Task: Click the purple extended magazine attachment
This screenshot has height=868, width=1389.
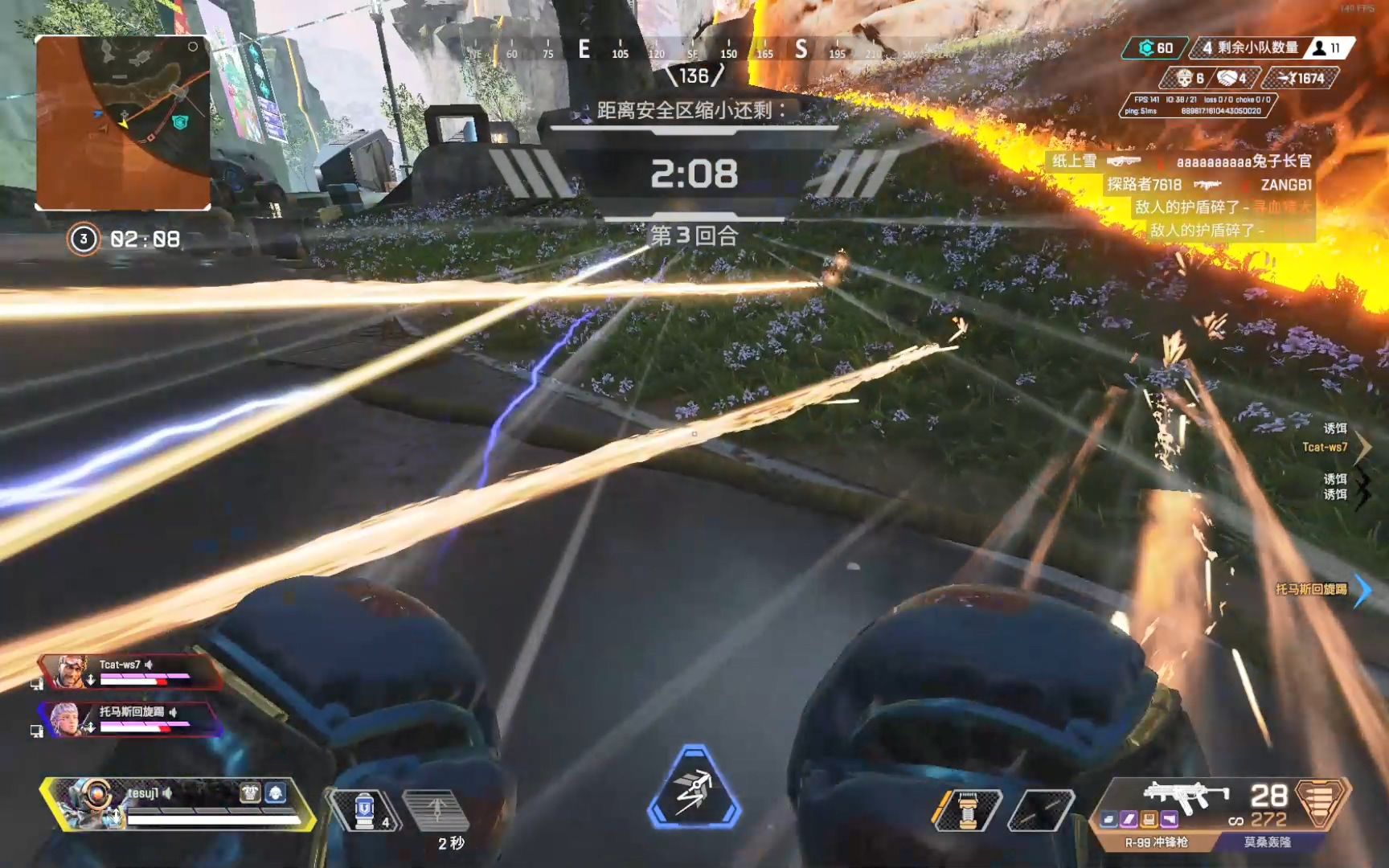Action: (1129, 819)
